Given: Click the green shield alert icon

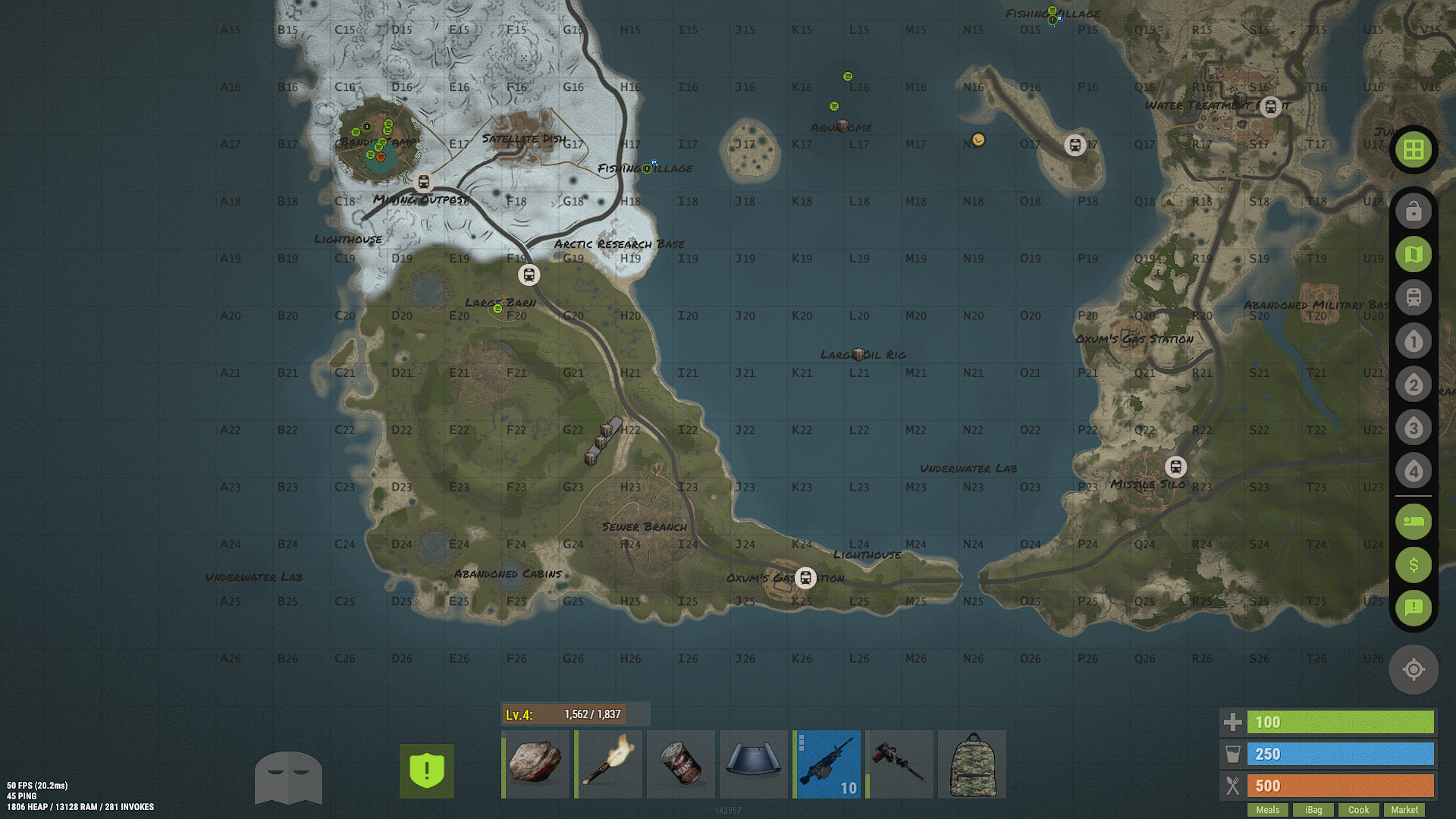Looking at the screenshot, I should [427, 770].
